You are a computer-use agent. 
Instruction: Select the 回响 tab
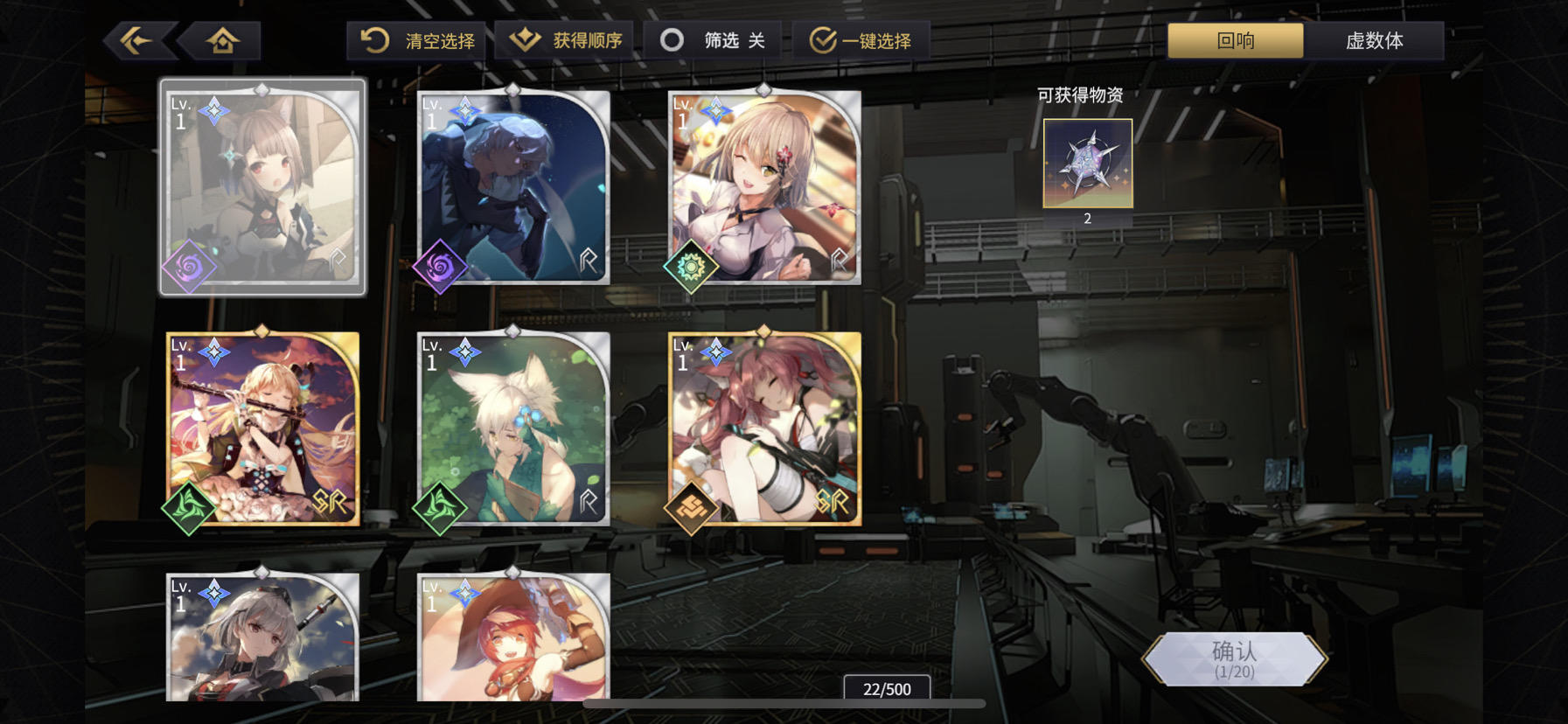(x=1234, y=39)
